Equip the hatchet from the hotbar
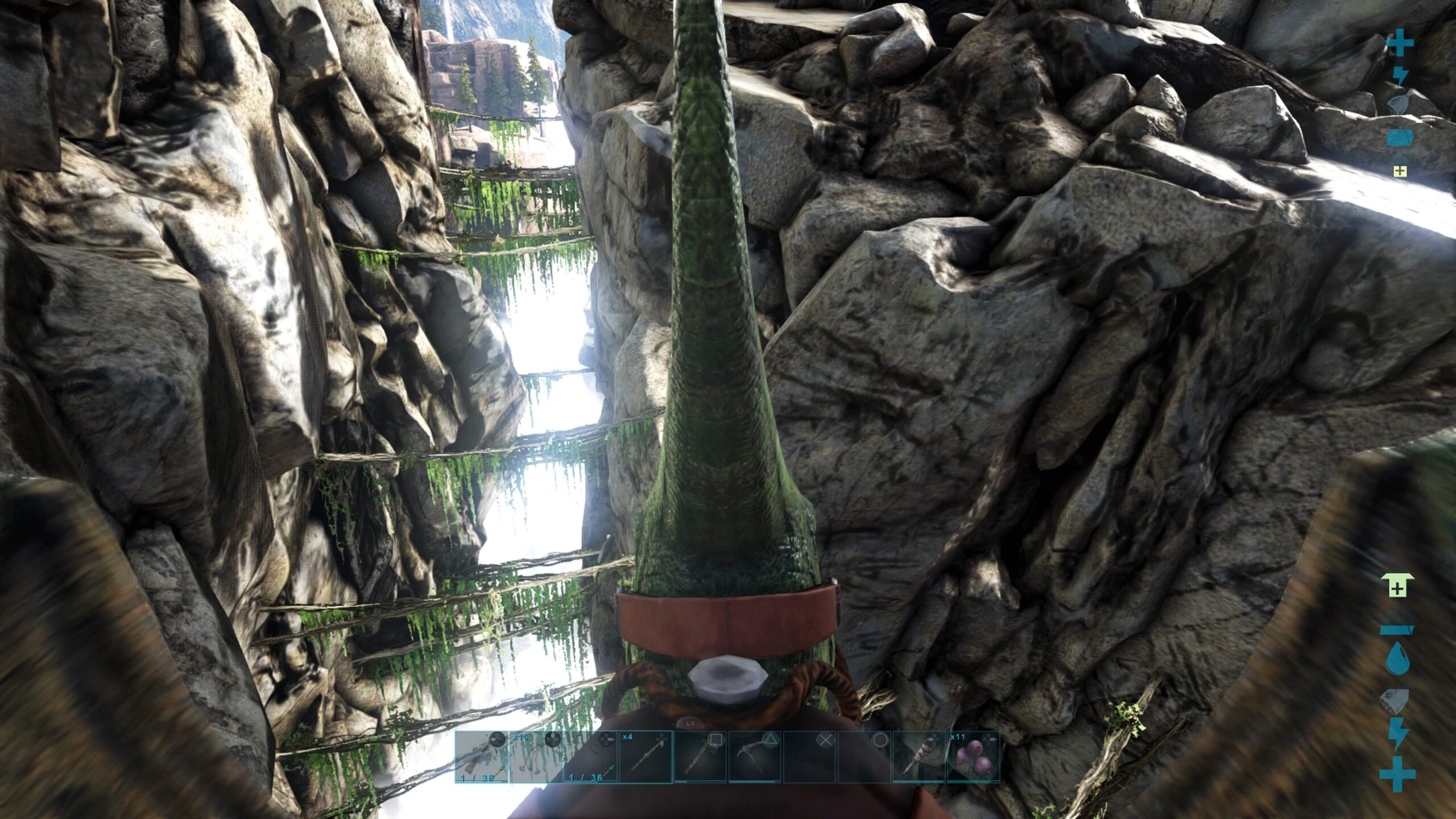The width and height of the screenshot is (1456, 819). click(x=700, y=757)
